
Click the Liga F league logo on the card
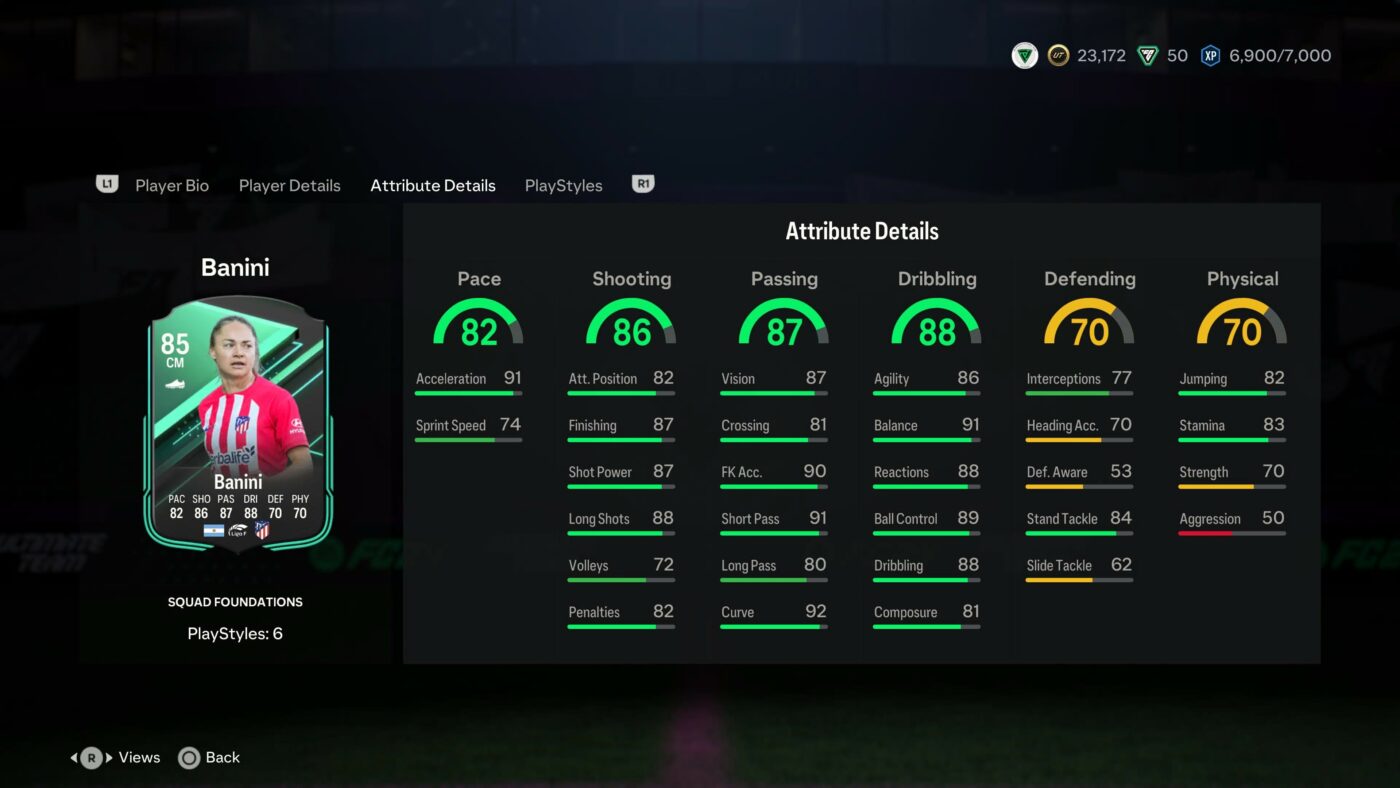[238, 531]
